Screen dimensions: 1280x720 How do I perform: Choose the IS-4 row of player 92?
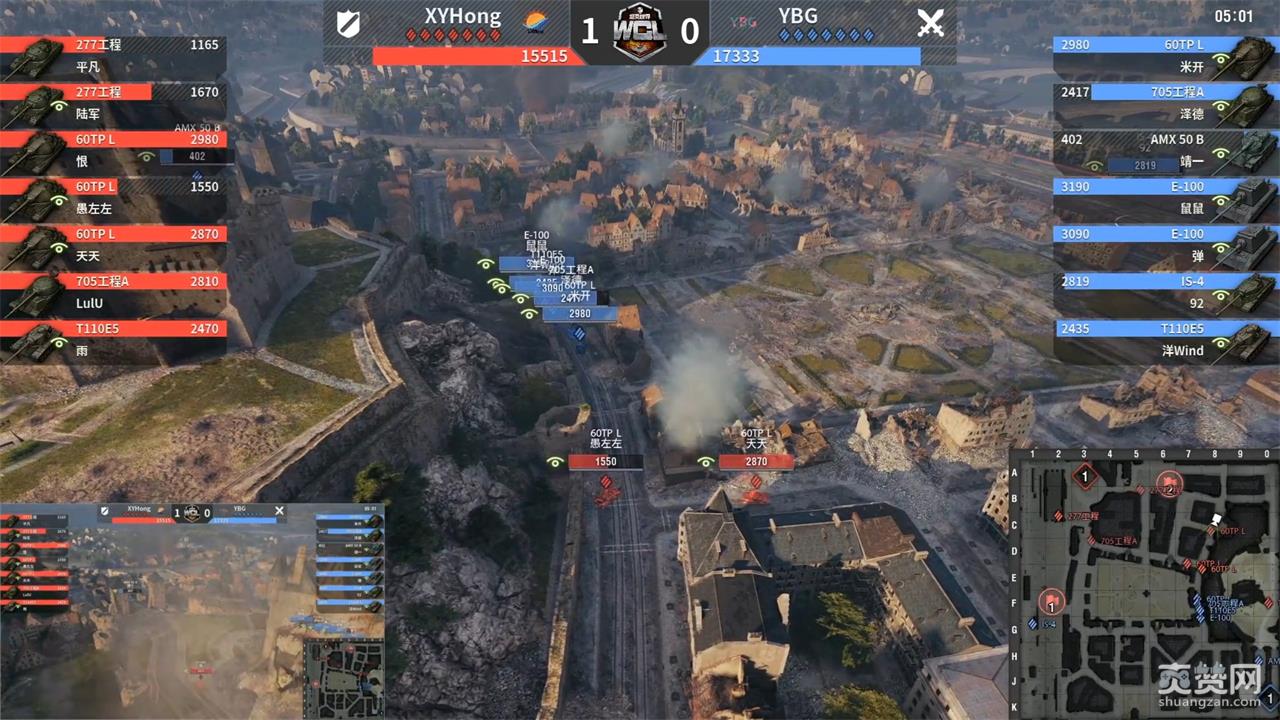click(x=1165, y=292)
